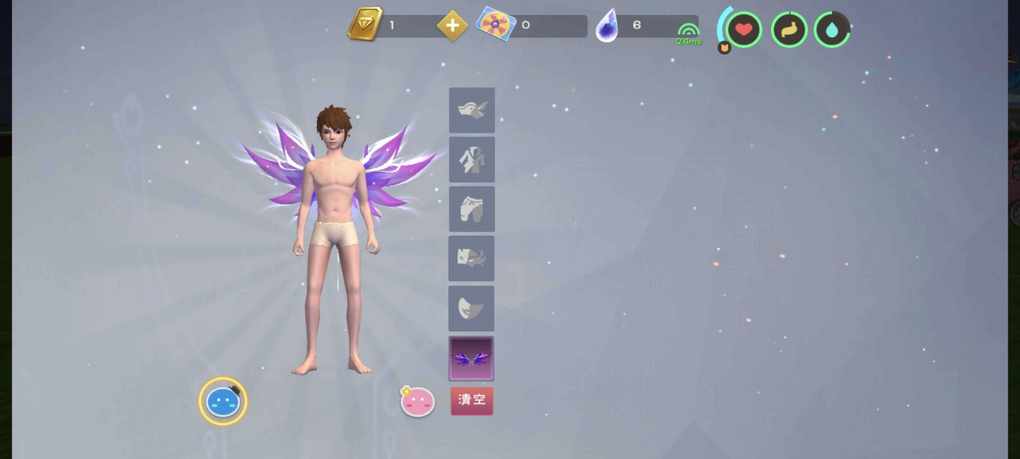The width and height of the screenshot is (1020, 459).
Task: Tap the yellow flexed arm stamina icon
Action: pos(789,29)
